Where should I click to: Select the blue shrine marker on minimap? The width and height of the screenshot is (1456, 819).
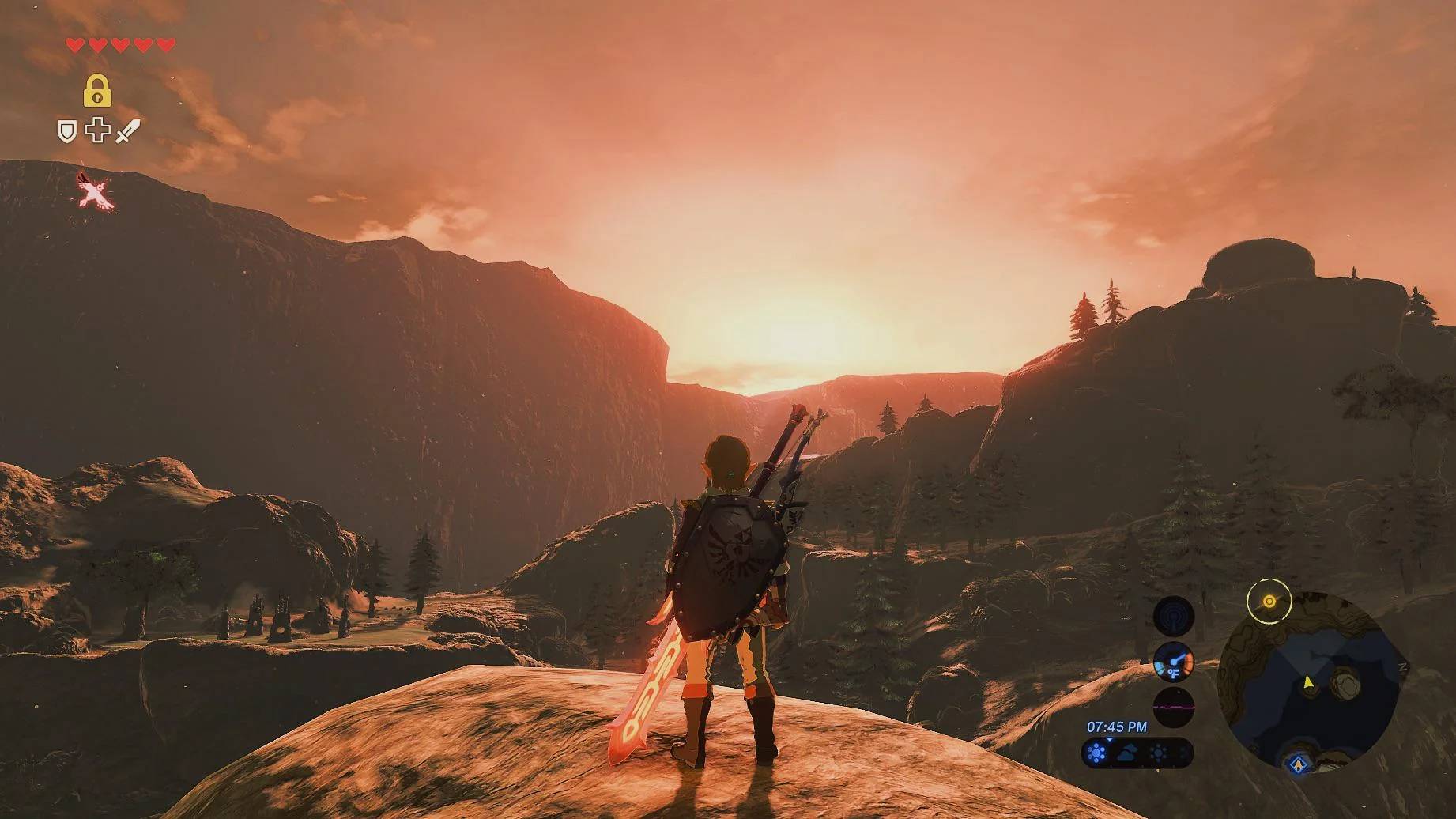coord(1297,764)
